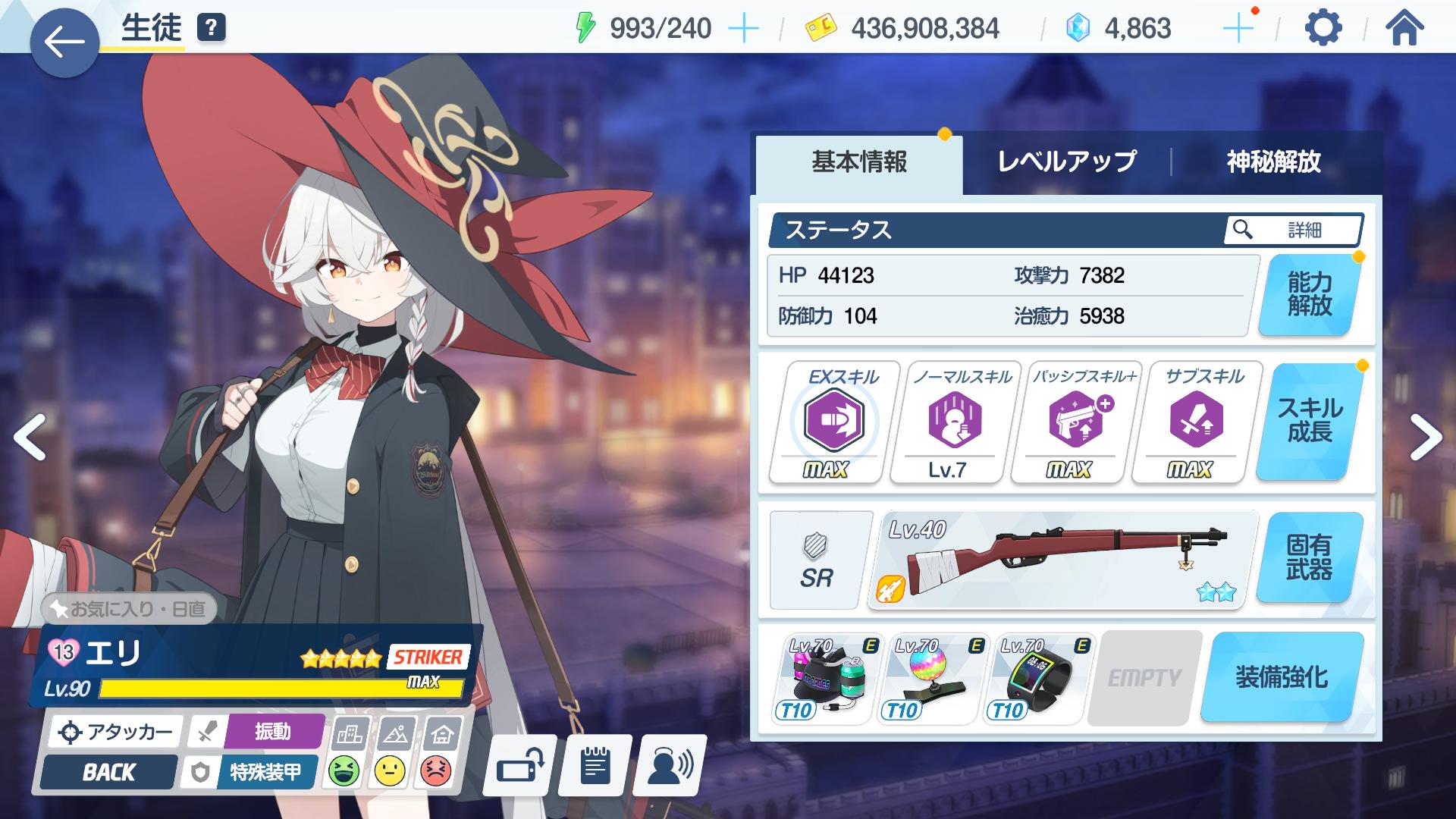The image size is (1456, 819).
Task: Open the settings gear icon
Action: pyautogui.click(x=1323, y=29)
